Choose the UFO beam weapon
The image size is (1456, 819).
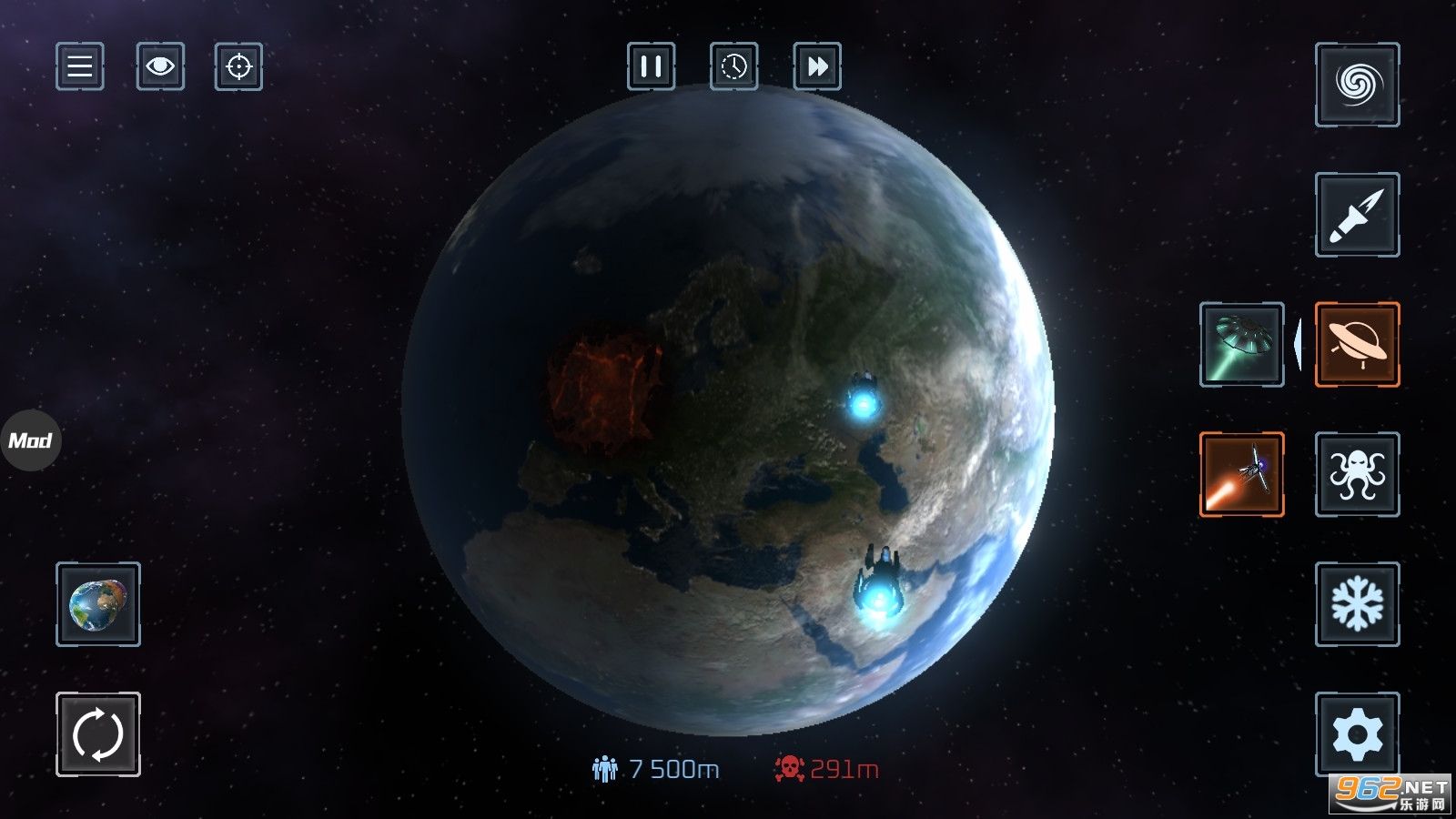pos(1242,345)
